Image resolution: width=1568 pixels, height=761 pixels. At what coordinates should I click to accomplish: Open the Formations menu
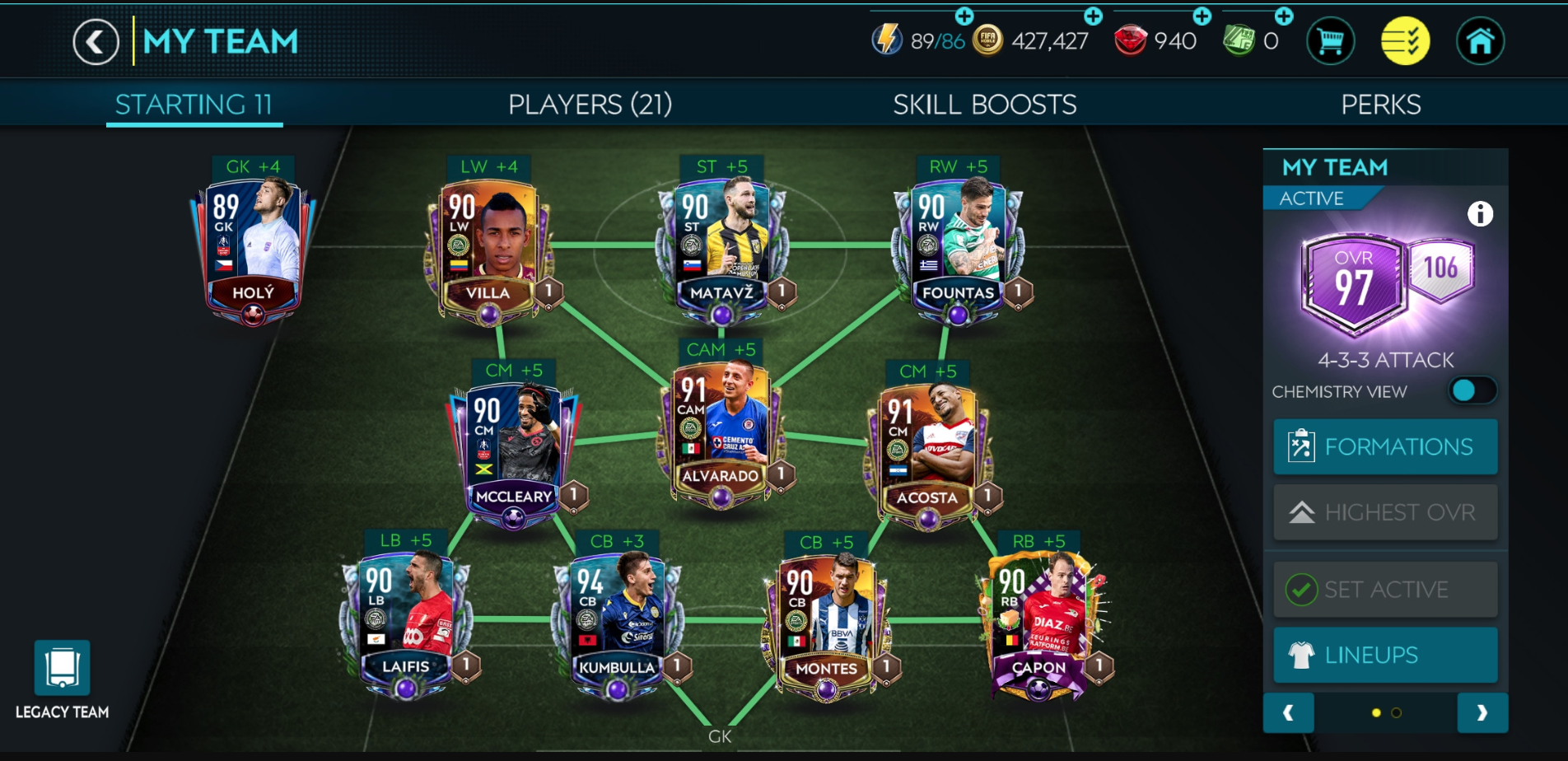click(x=1385, y=446)
